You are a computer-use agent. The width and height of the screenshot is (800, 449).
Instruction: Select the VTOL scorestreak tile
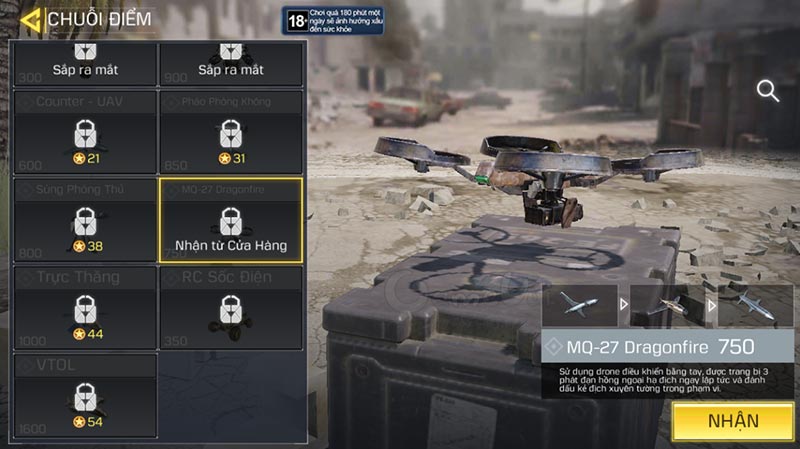pyautogui.click(x=85, y=395)
